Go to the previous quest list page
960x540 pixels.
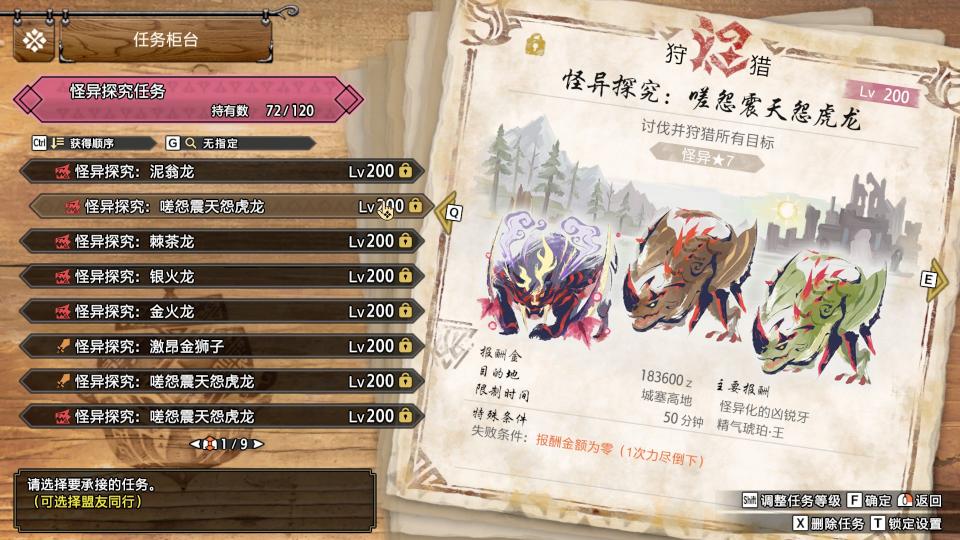(194, 443)
